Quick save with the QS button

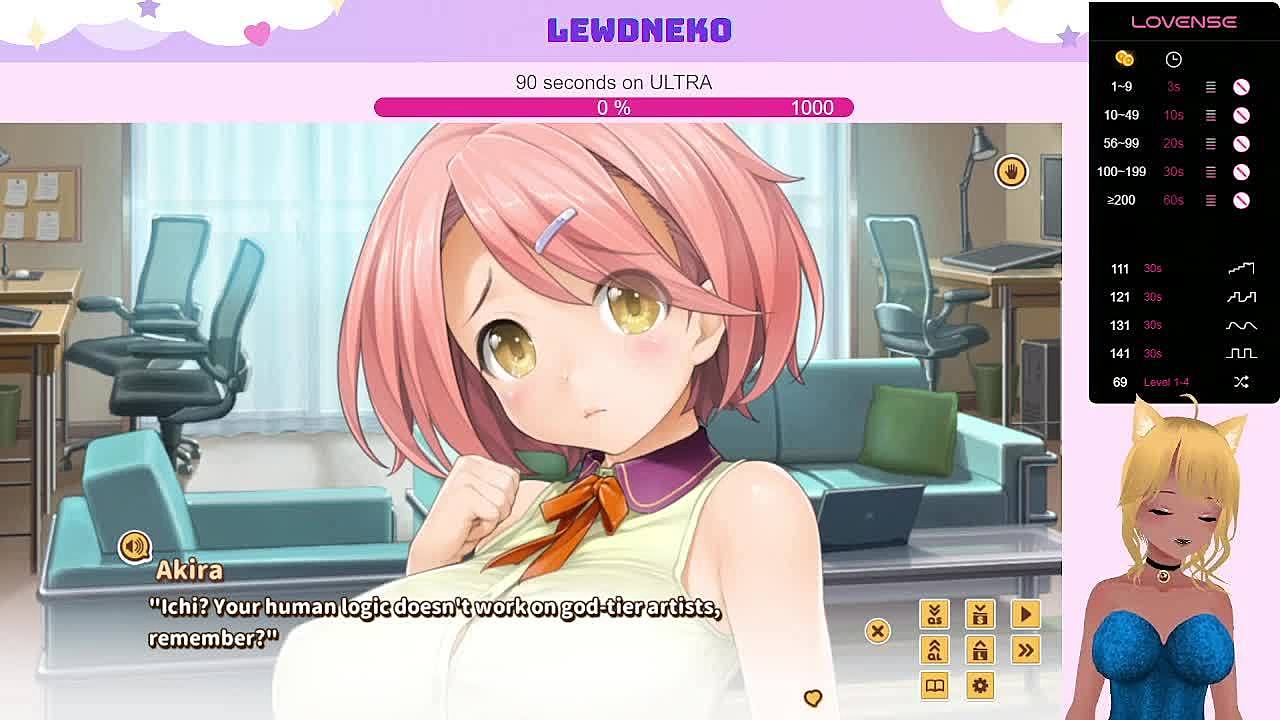click(x=934, y=614)
